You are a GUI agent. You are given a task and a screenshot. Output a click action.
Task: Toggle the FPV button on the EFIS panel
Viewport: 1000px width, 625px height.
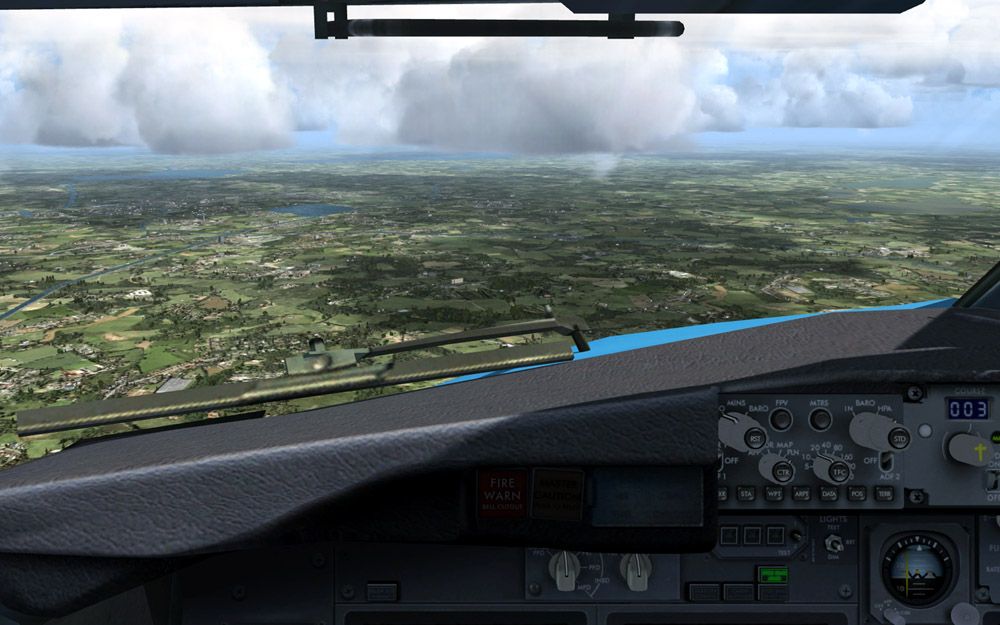pos(781,419)
